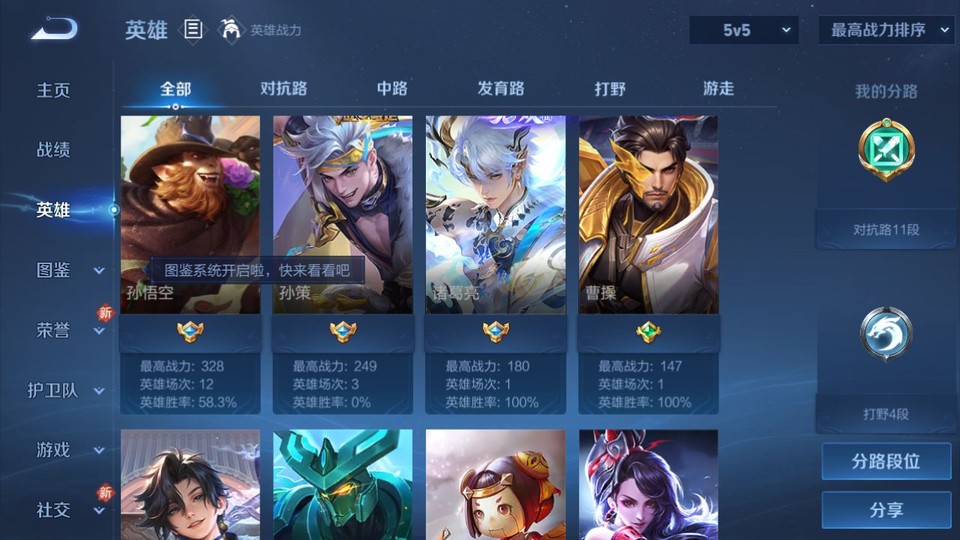
Task: Go back with the return arrow
Action: [54, 29]
